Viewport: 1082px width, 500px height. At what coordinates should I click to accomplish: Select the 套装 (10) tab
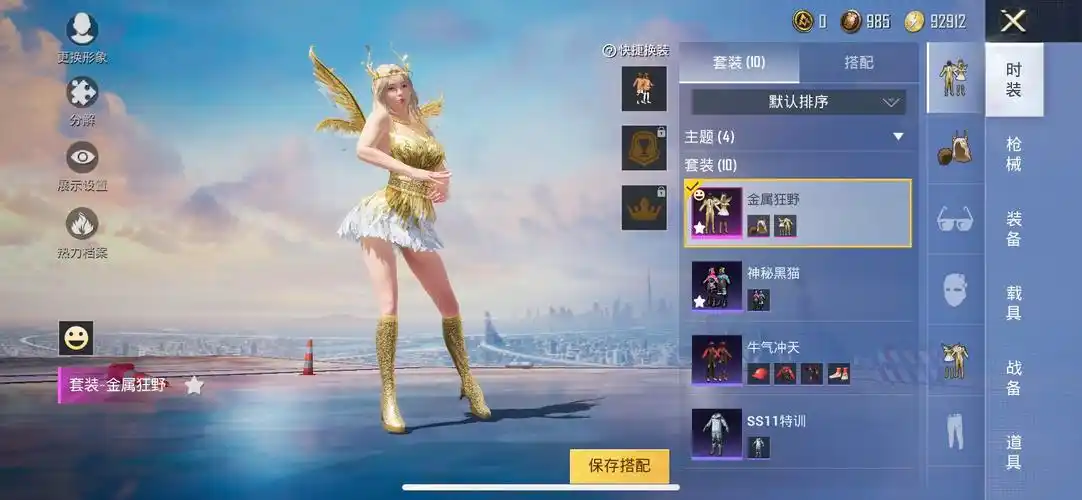(739, 62)
